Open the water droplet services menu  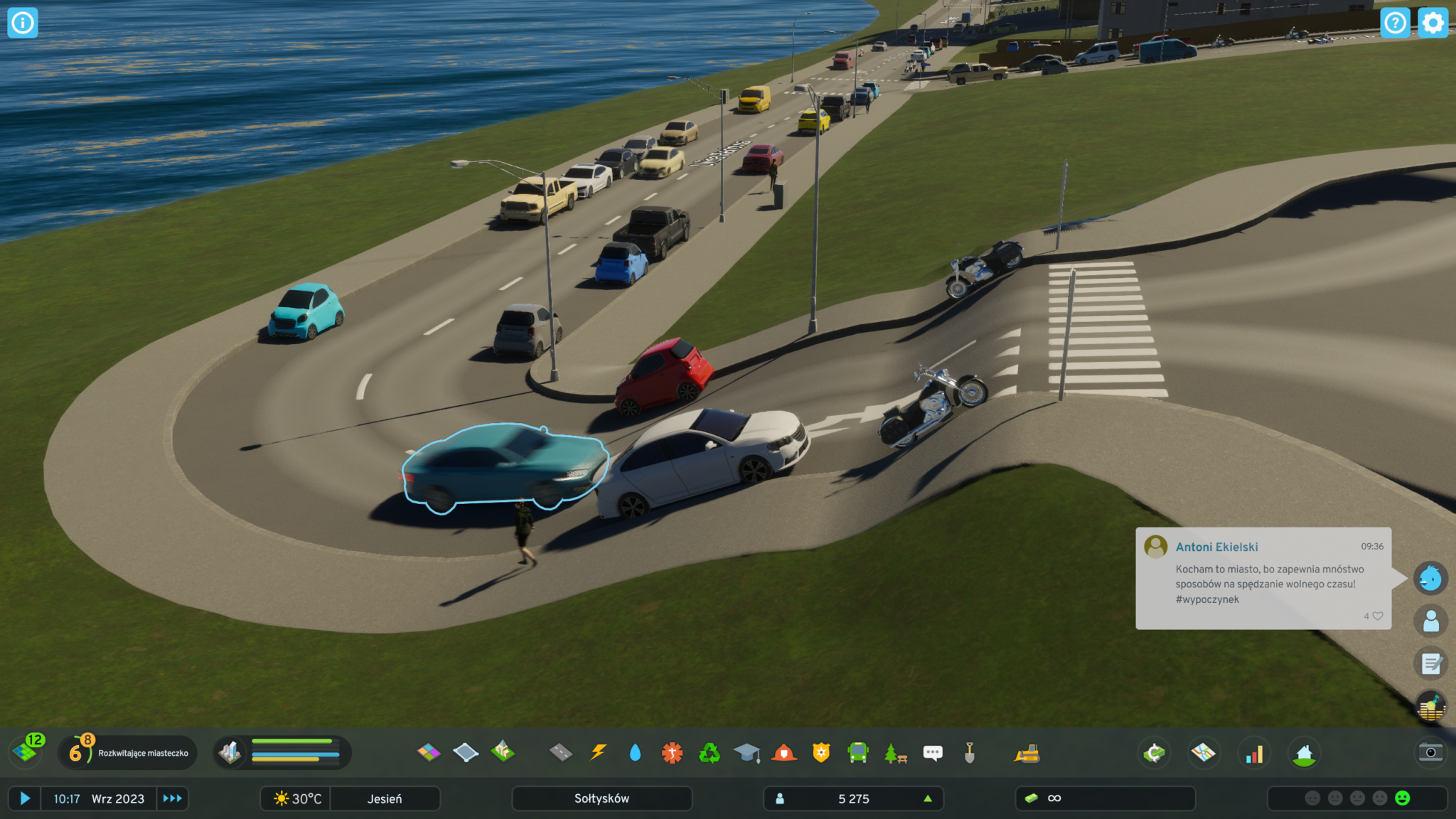coord(635,752)
